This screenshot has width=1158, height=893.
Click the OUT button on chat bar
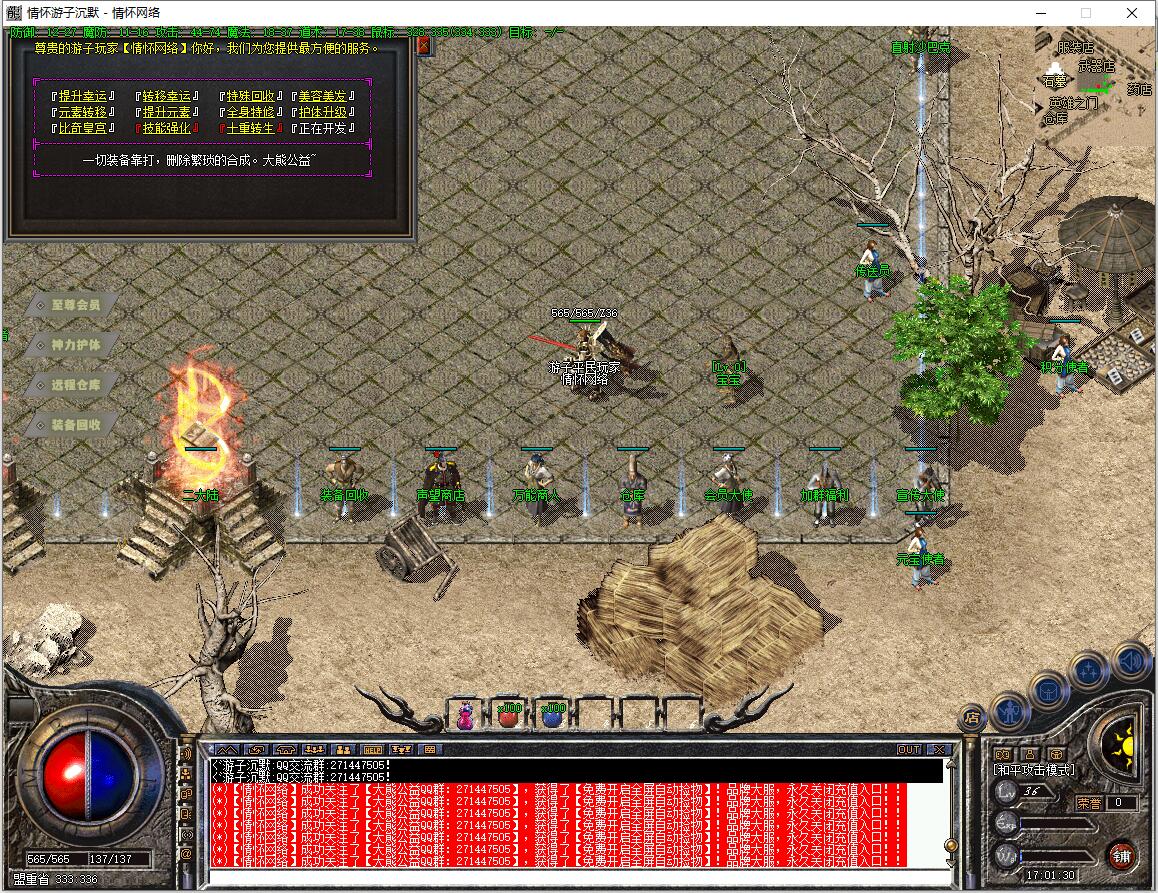[x=908, y=749]
